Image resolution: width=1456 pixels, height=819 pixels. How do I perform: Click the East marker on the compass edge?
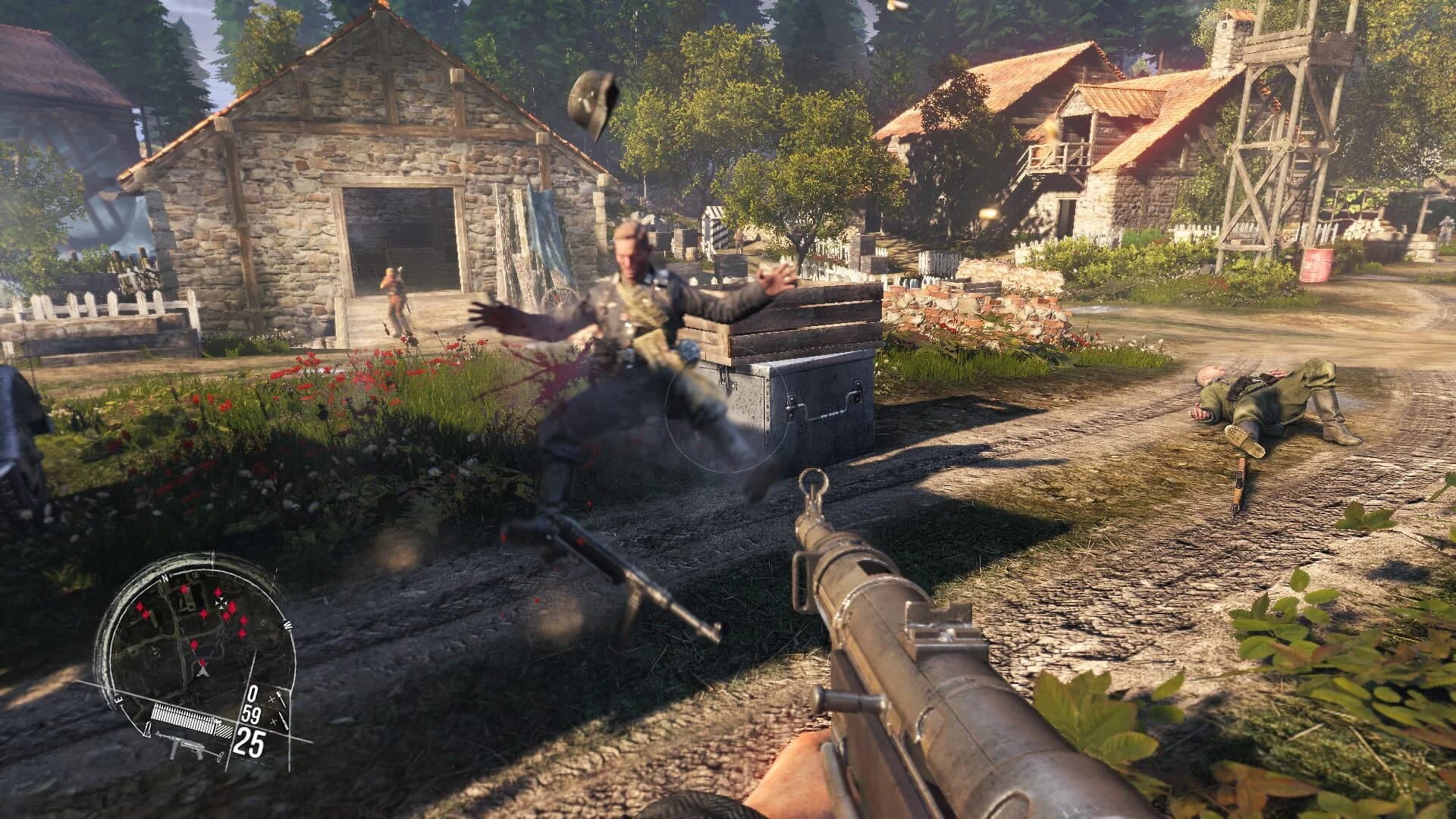(118, 699)
